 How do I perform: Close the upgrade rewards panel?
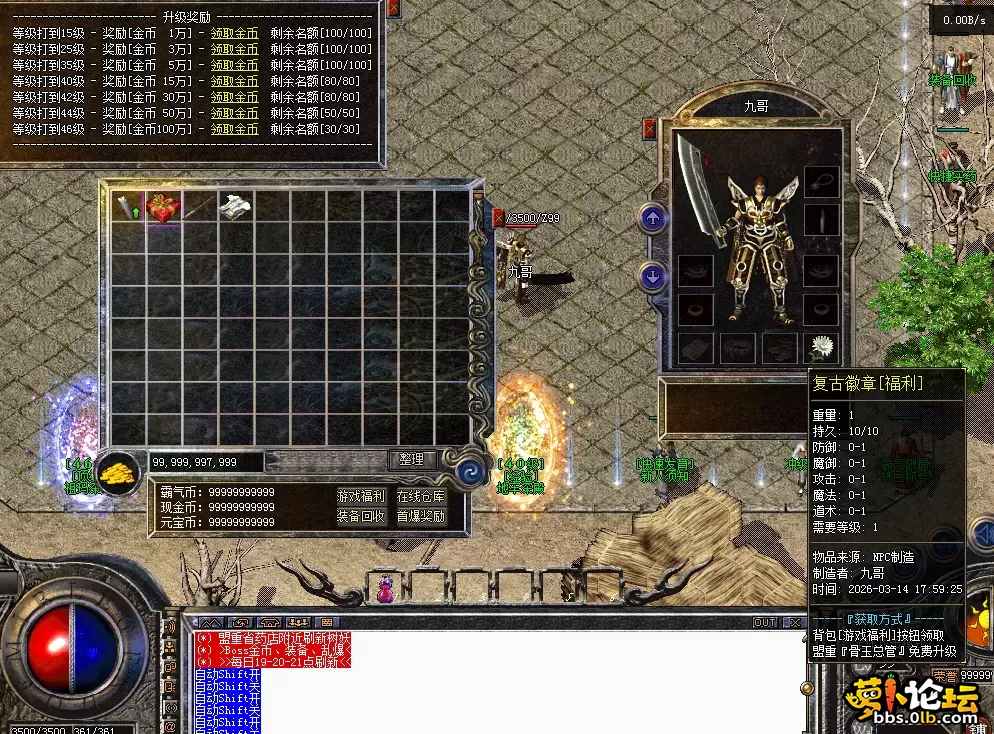coord(393,8)
